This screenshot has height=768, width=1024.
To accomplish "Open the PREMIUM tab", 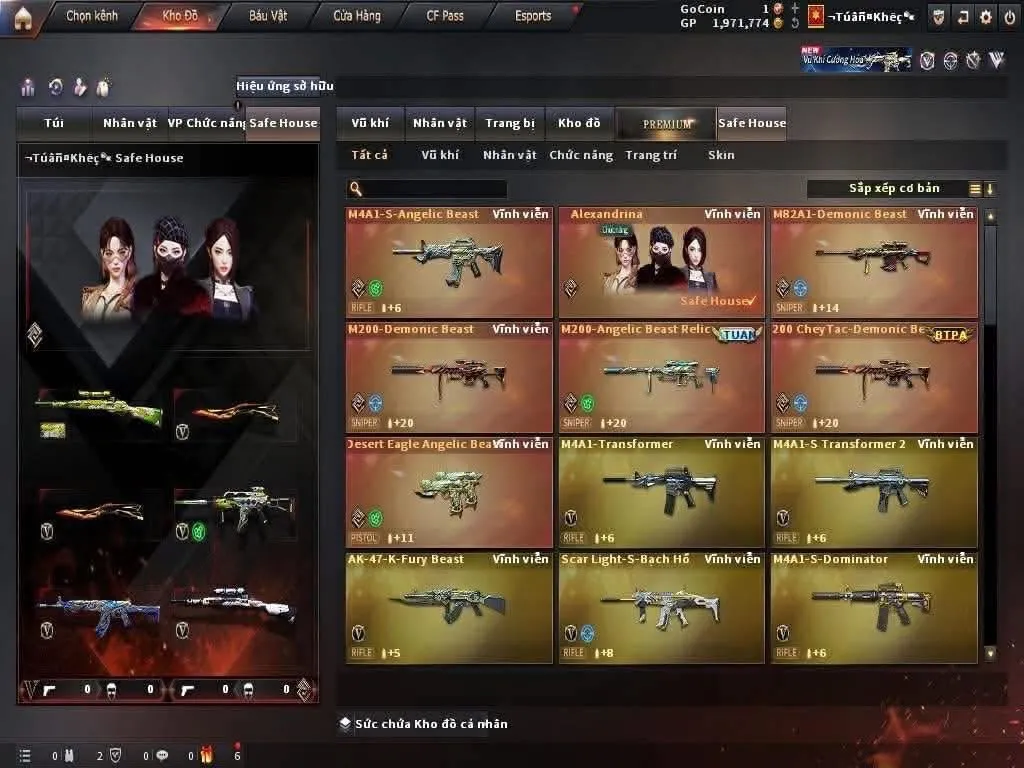I will 667,123.
